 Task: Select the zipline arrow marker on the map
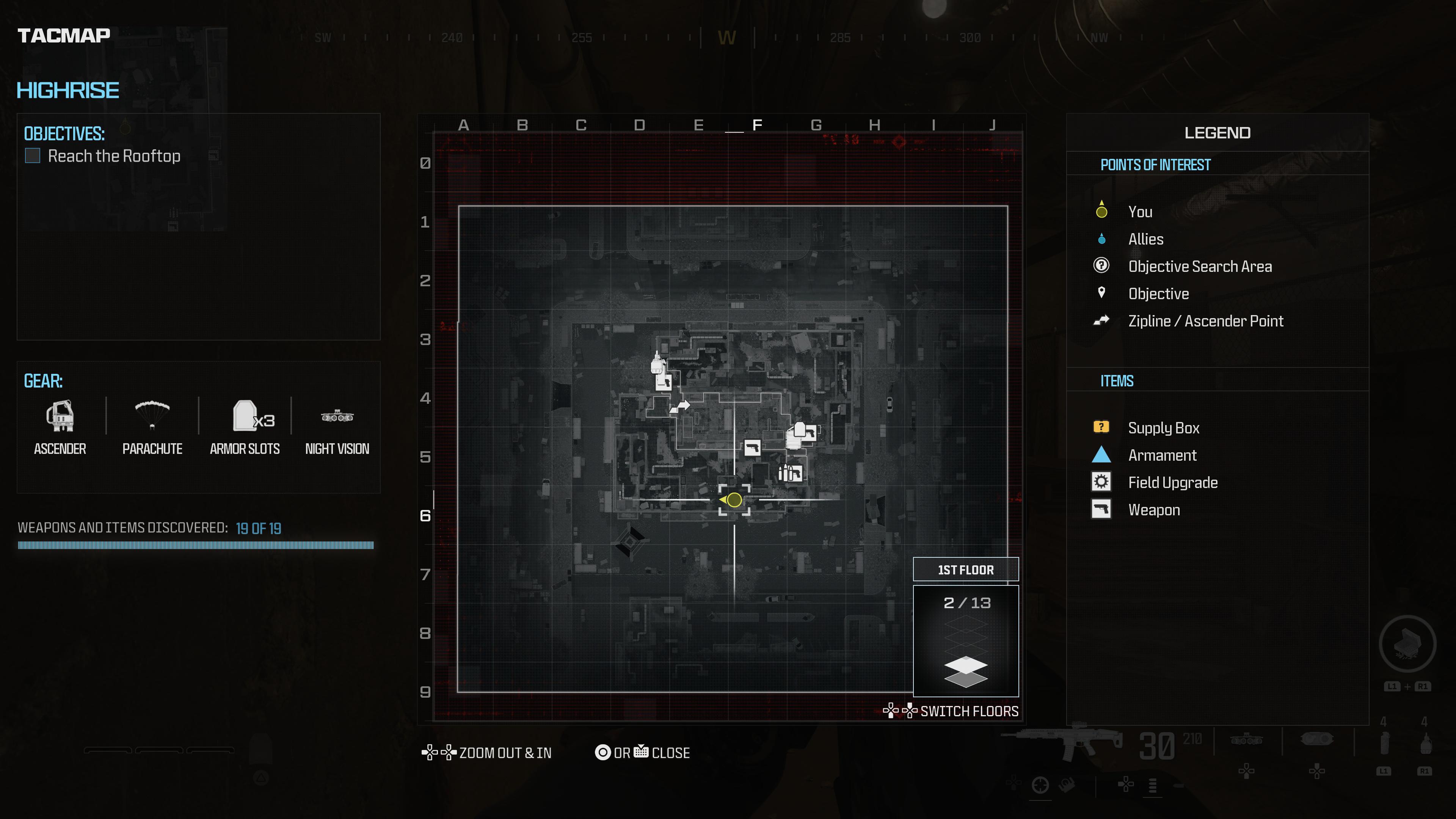(x=681, y=406)
